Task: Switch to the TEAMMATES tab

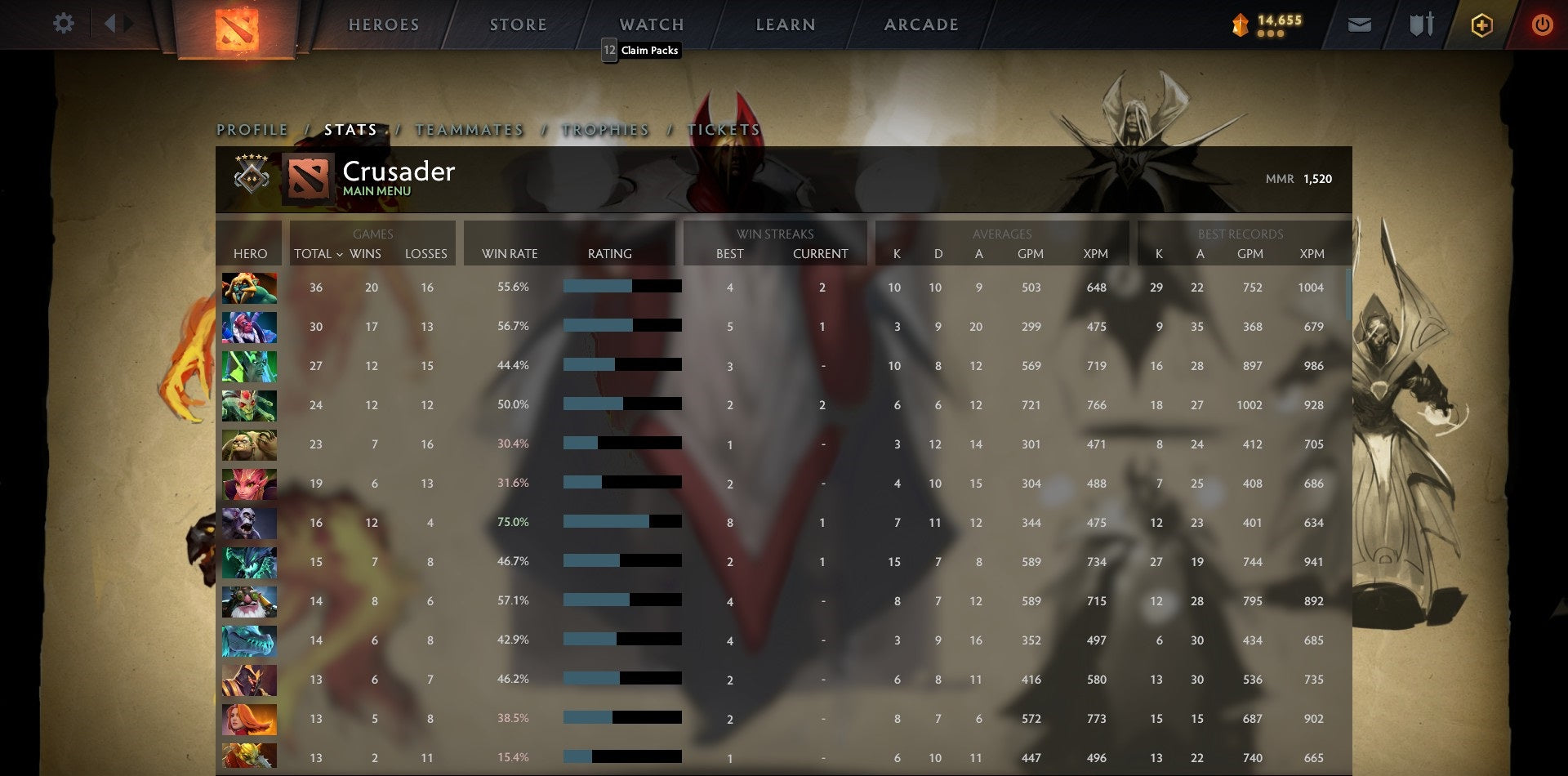Action: [x=469, y=129]
